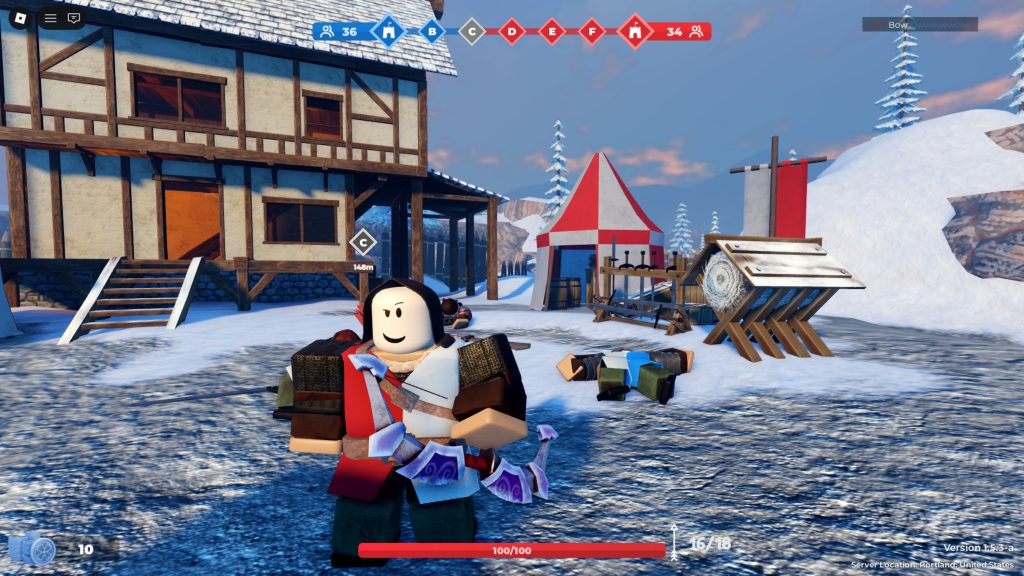
Task: Select capture point B marker
Action: (432, 31)
